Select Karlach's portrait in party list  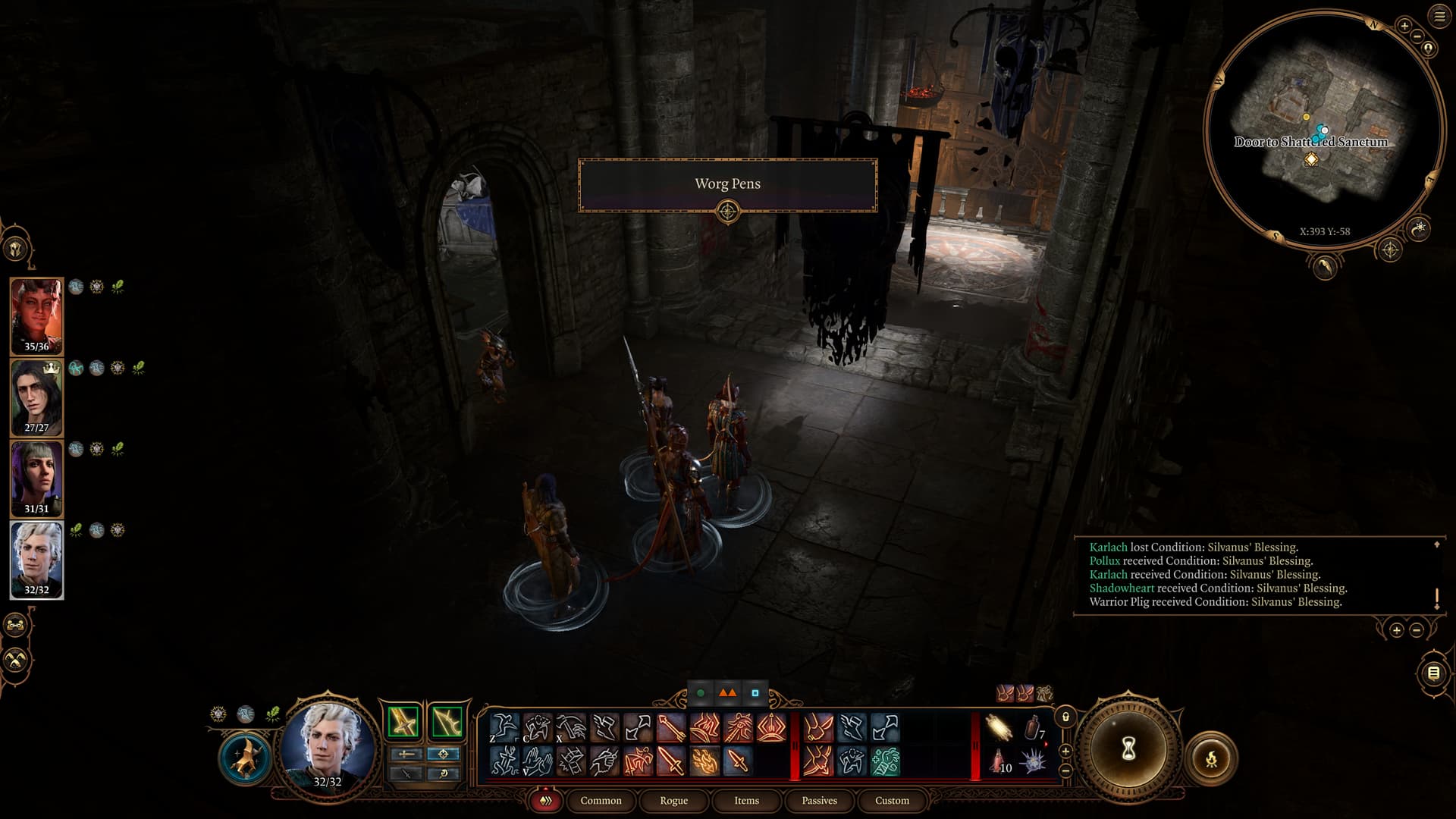(x=36, y=315)
